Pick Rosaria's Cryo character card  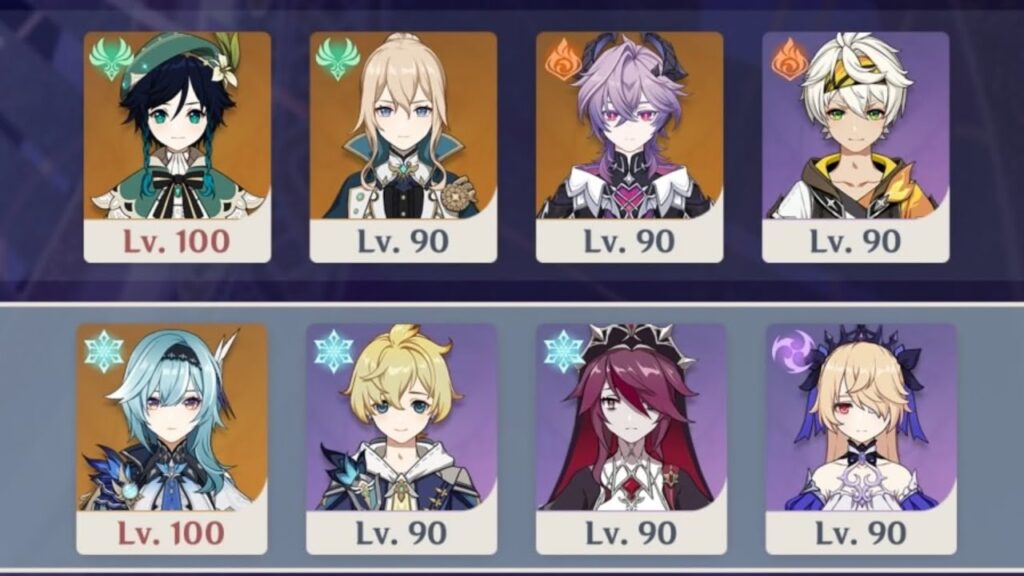[x=630, y=438]
